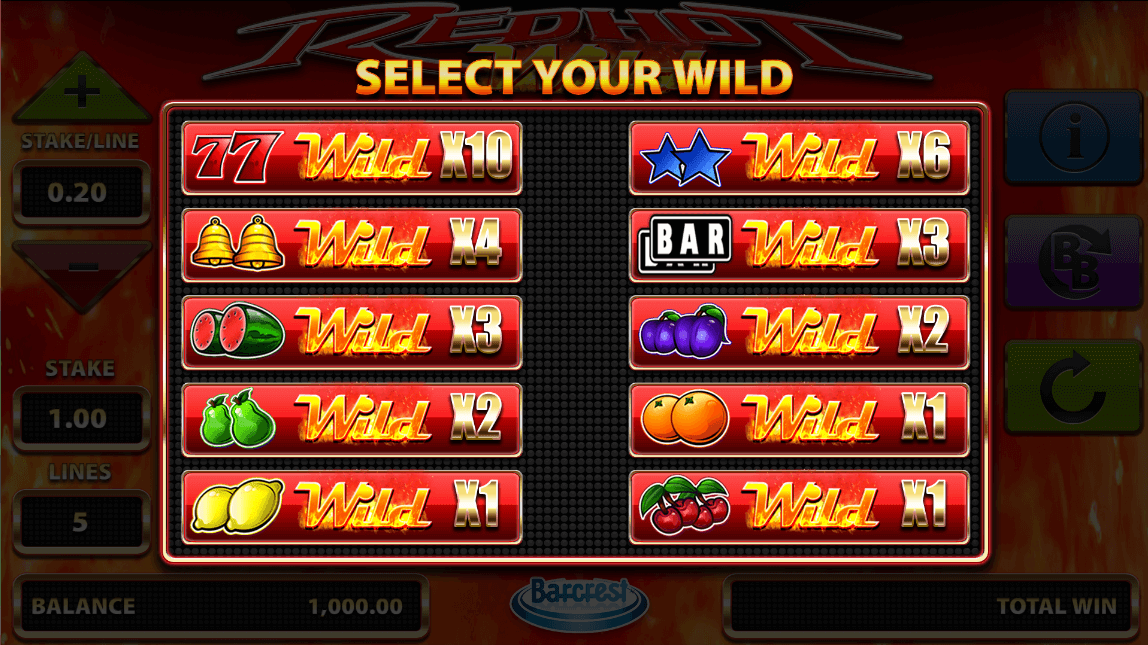Select the cherries Wild X1
This screenshot has width=1148, height=645.
click(798, 505)
